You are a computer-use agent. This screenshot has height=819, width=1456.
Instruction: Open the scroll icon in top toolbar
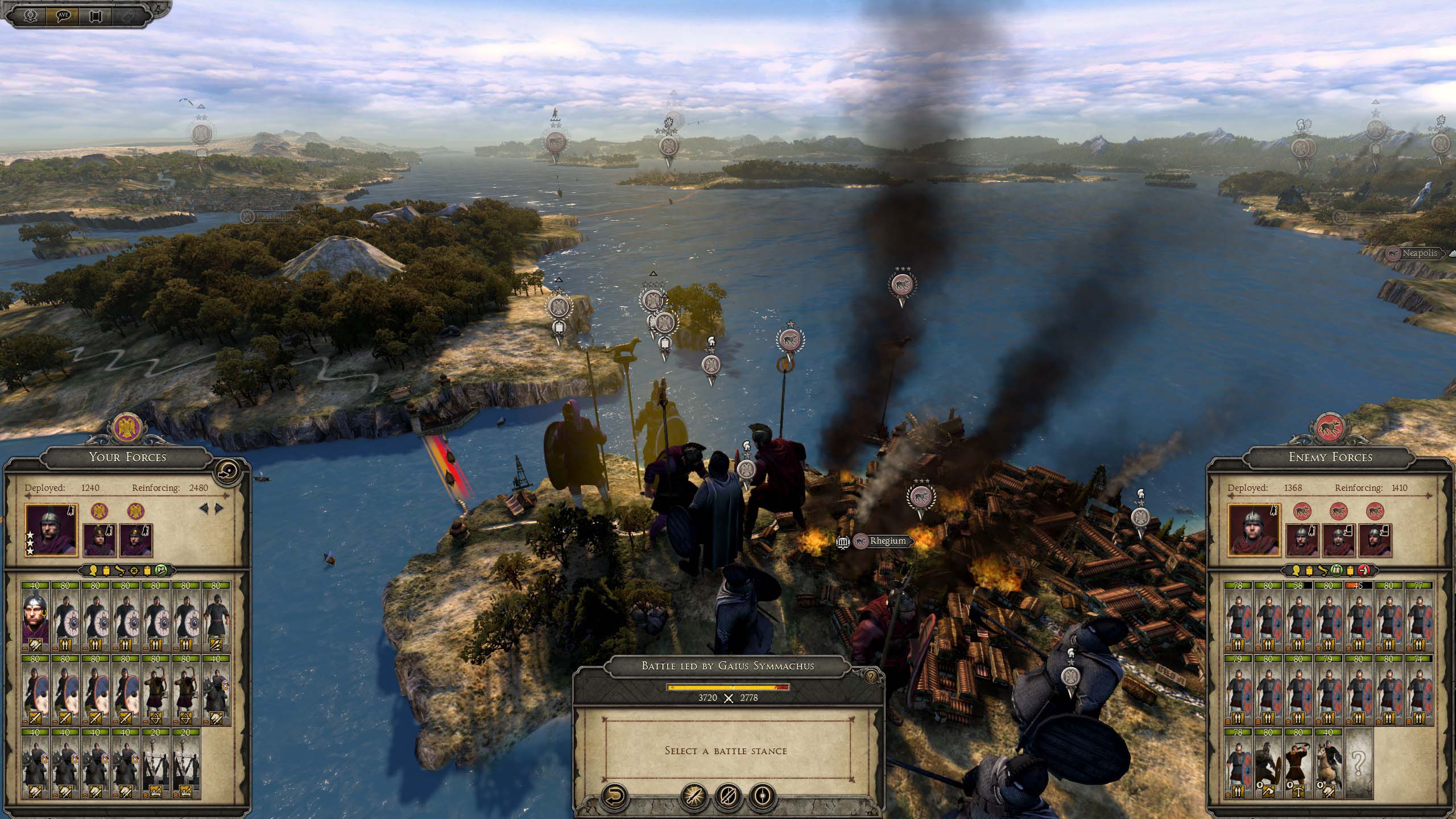coord(95,15)
